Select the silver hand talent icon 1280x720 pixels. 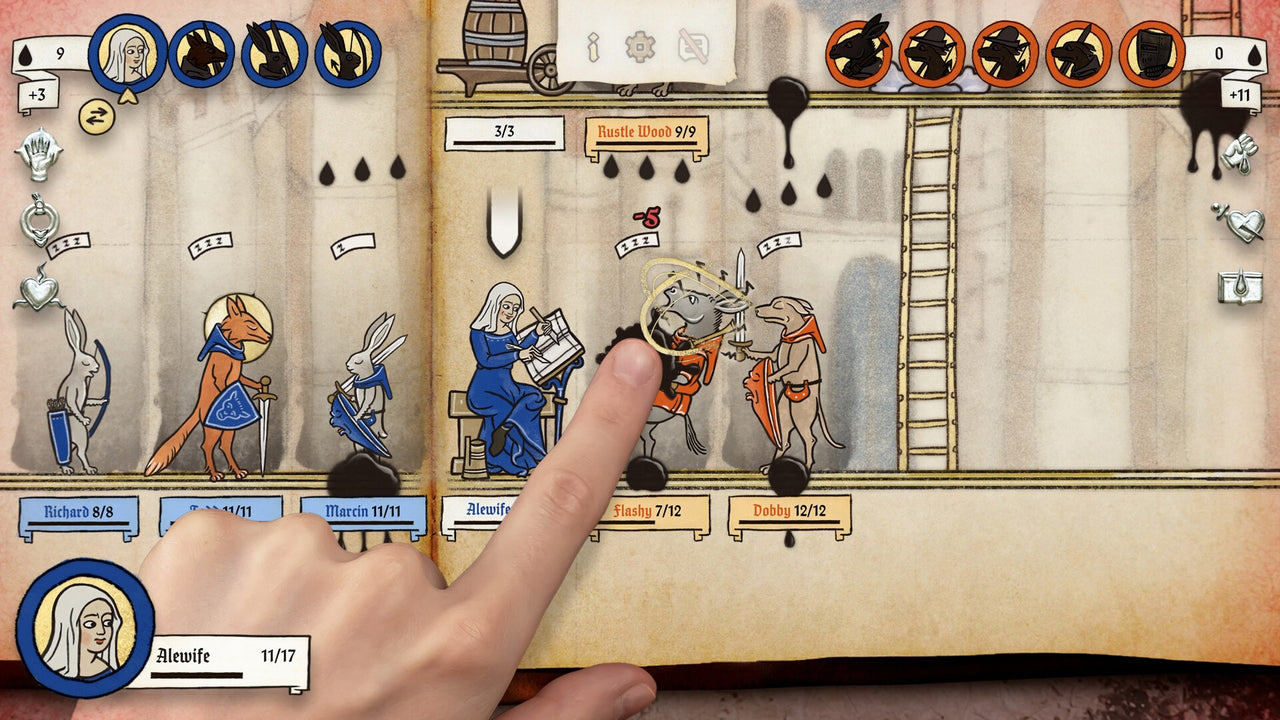(x=38, y=155)
